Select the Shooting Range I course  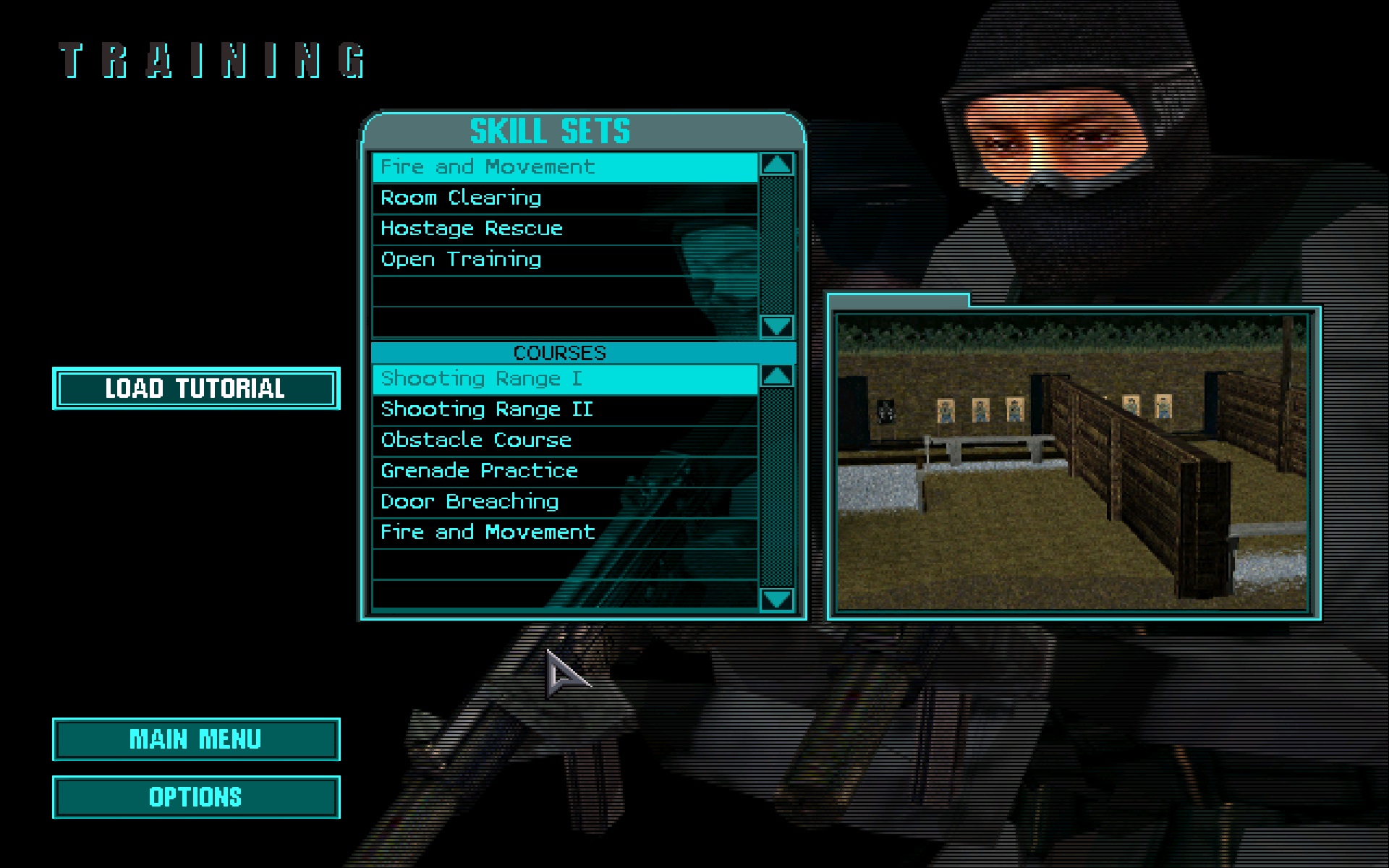557,378
